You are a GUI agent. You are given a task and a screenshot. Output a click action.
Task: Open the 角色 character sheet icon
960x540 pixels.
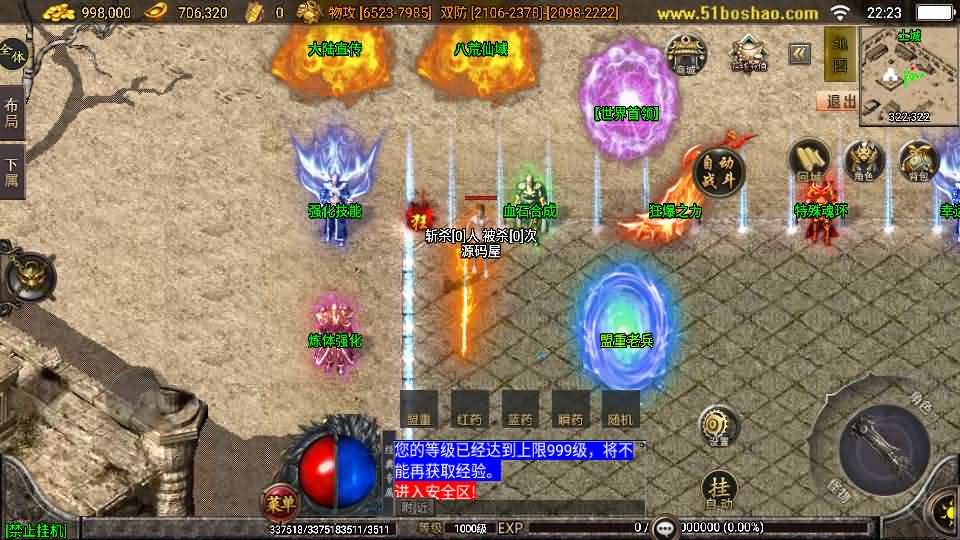point(864,160)
